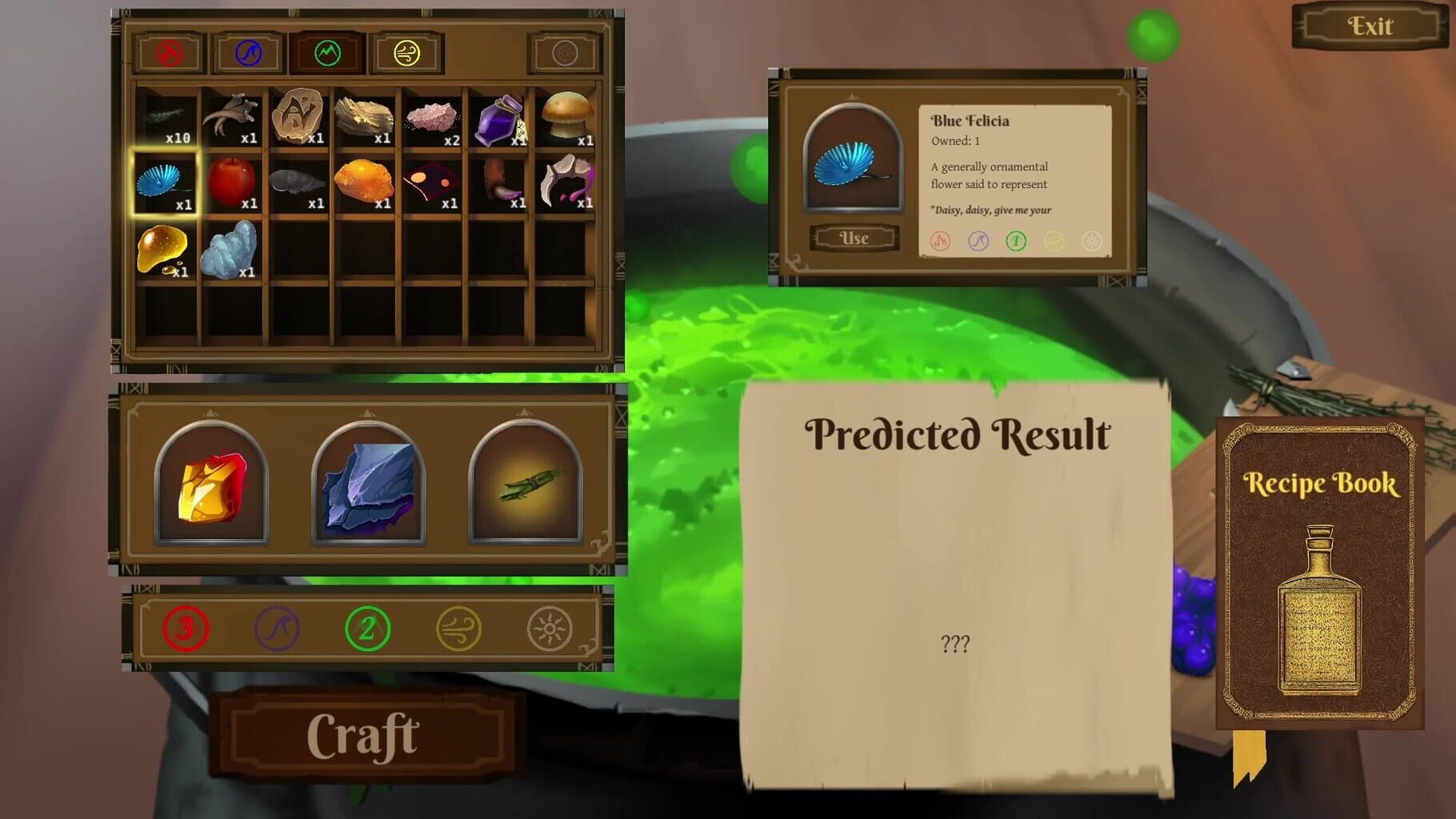This screenshot has width=1456, height=819.
Task: Click the Predicted Result ??? area
Action: point(957,642)
